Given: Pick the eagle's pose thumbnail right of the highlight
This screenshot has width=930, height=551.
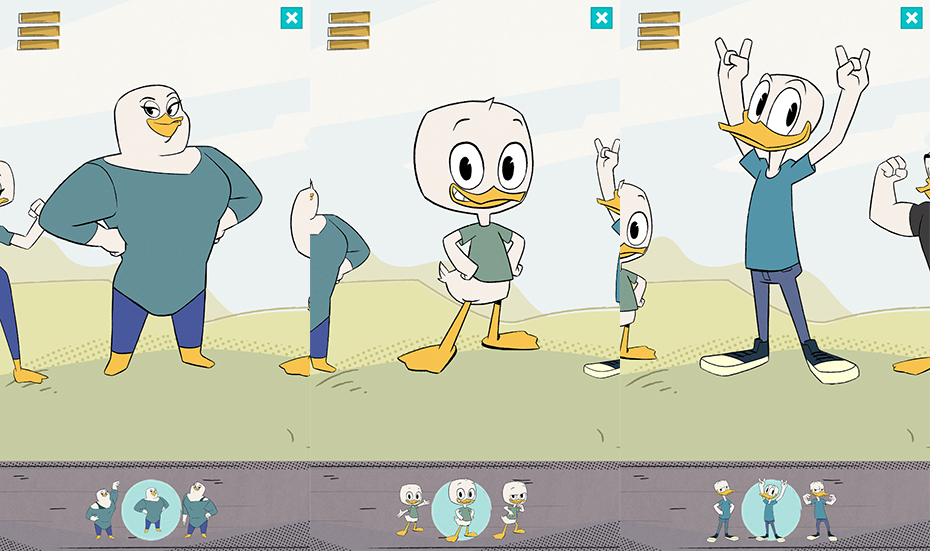Looking at the screenshot, I should [x=199, y=510].
